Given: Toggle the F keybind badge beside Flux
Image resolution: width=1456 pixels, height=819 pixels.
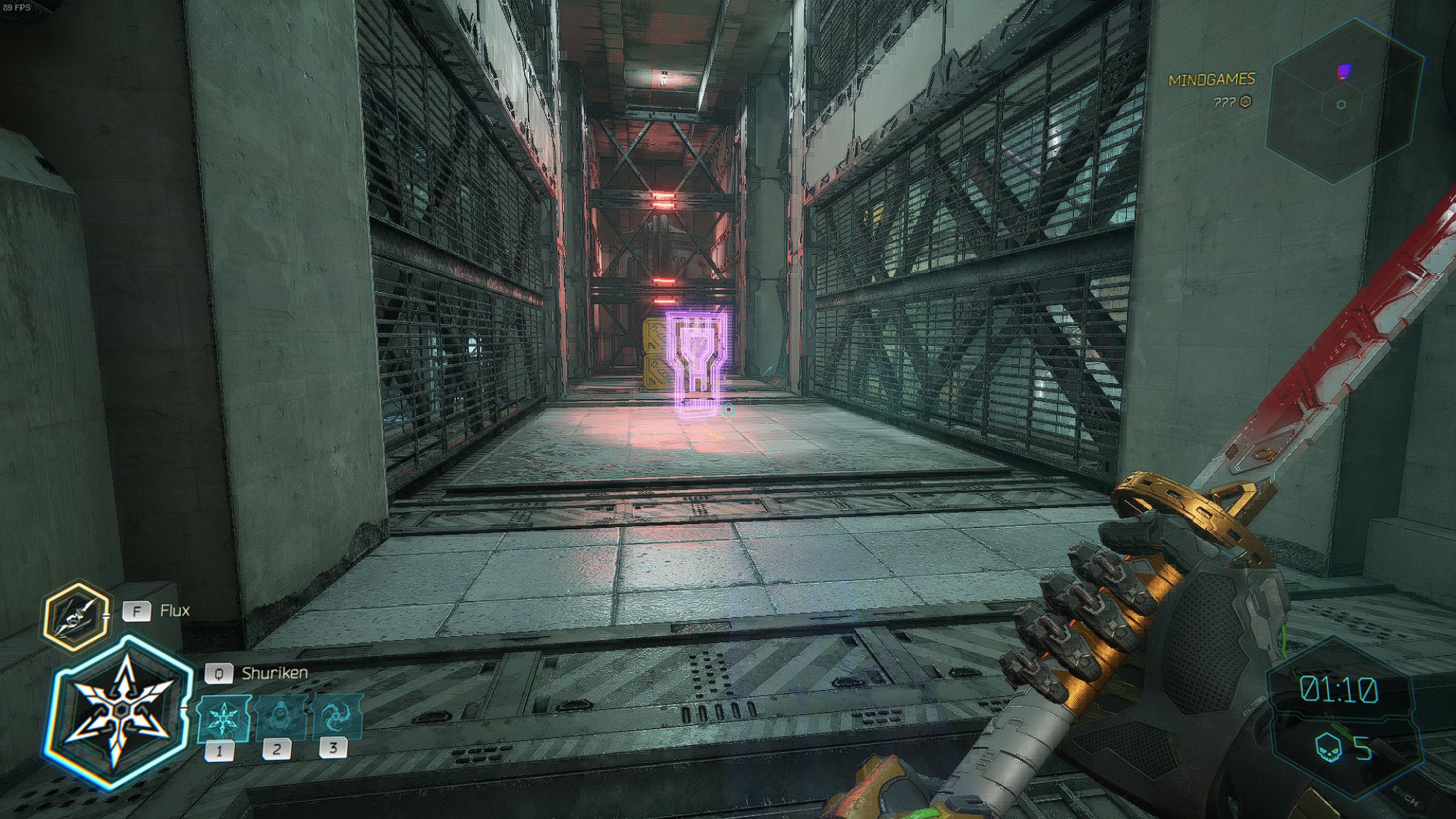Looking at the screenshot, I should tap(135, 612).
